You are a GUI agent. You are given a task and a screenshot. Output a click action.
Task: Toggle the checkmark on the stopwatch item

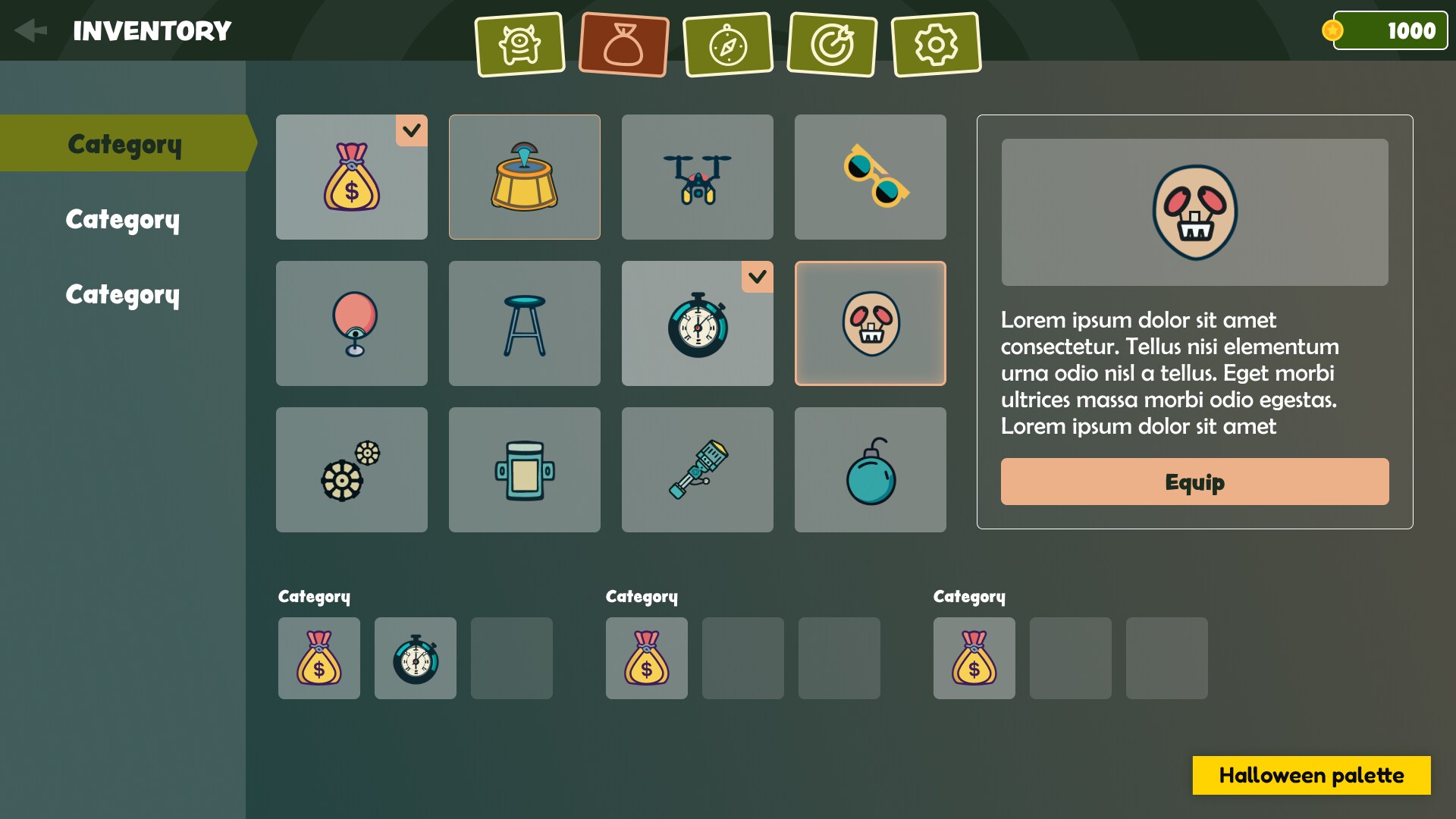[758, 278]
